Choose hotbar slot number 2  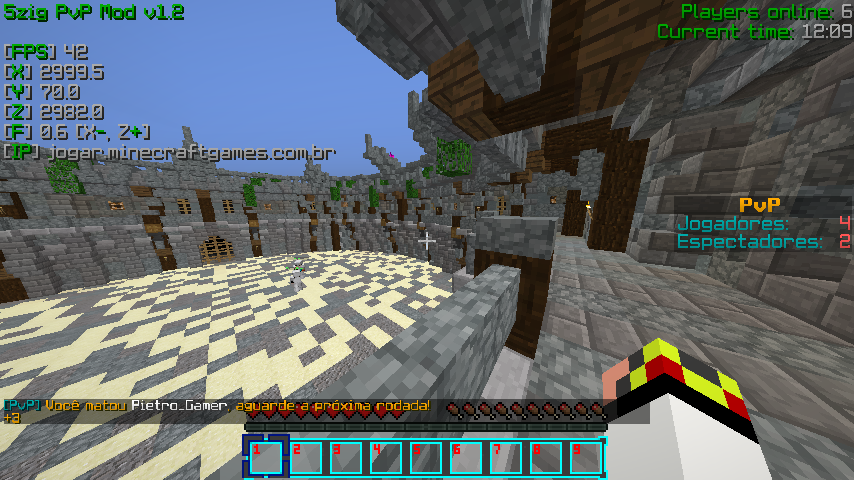(306, 457)
